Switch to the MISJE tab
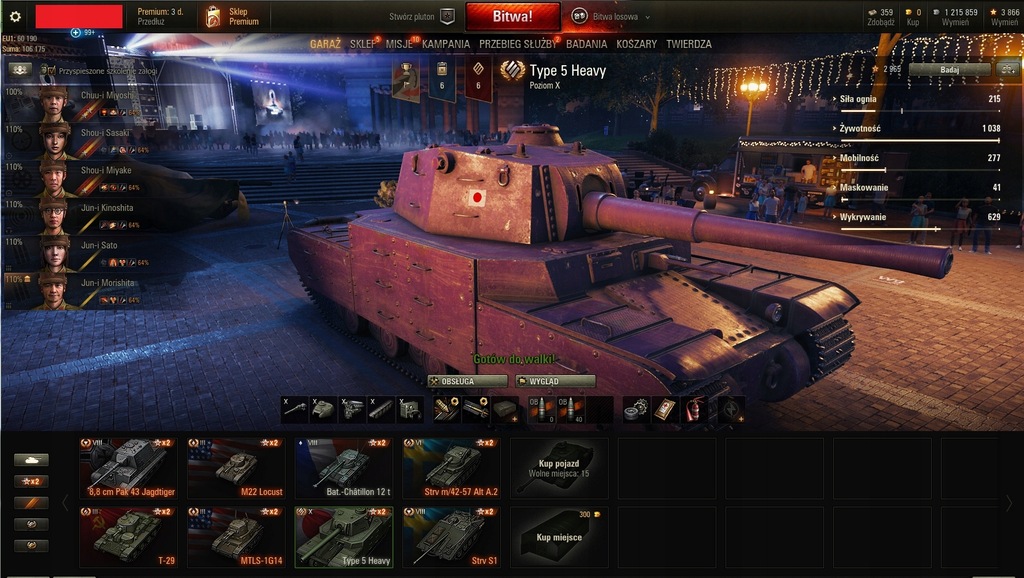Screen dimensions: 1024x578 (x=399, y=44)
